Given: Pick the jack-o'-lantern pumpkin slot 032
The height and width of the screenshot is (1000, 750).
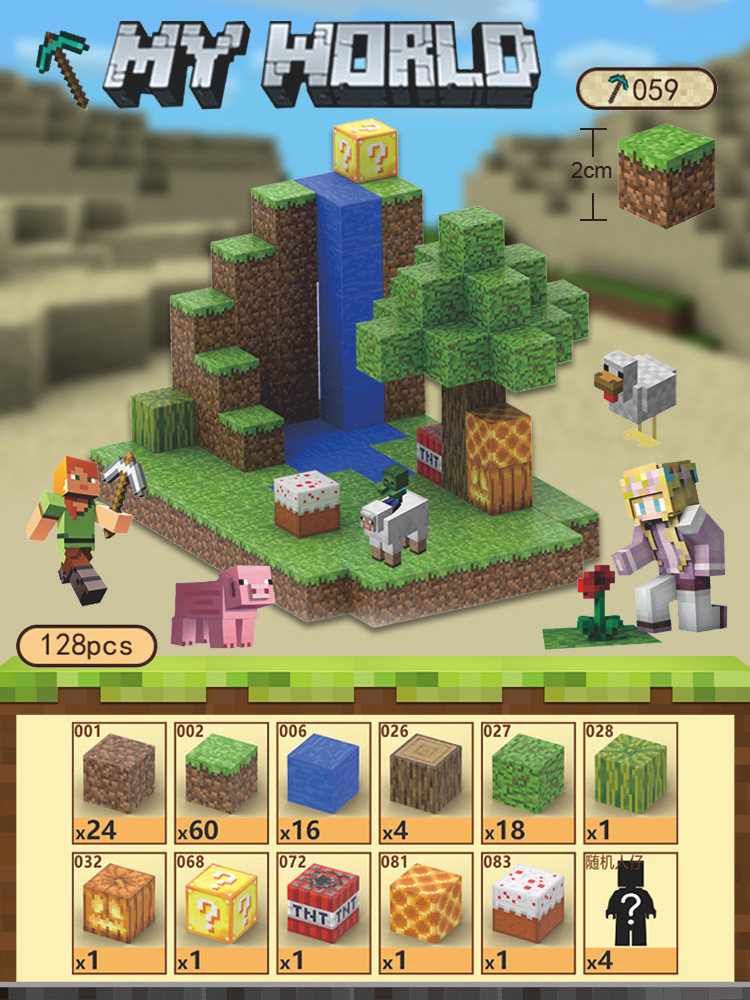Looking at the screenshot, I should (x=118, y=911).
